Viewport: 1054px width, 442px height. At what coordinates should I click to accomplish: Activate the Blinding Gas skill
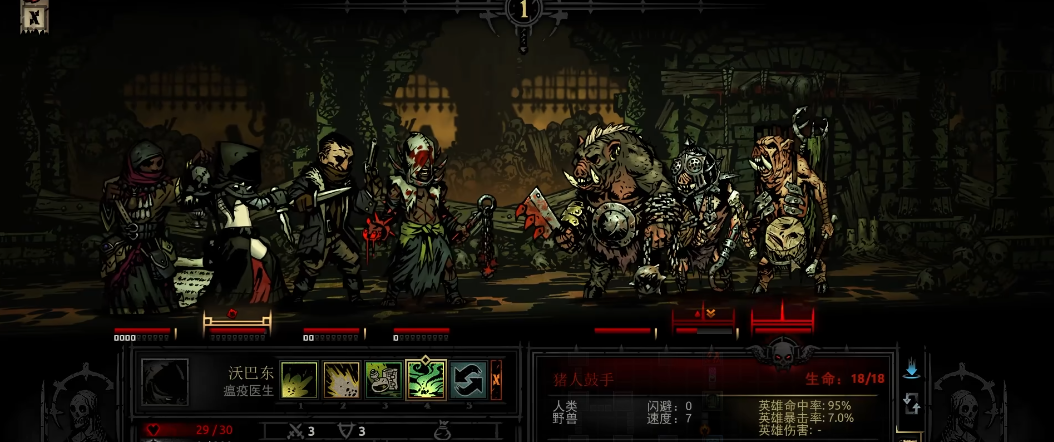(383, 380)
